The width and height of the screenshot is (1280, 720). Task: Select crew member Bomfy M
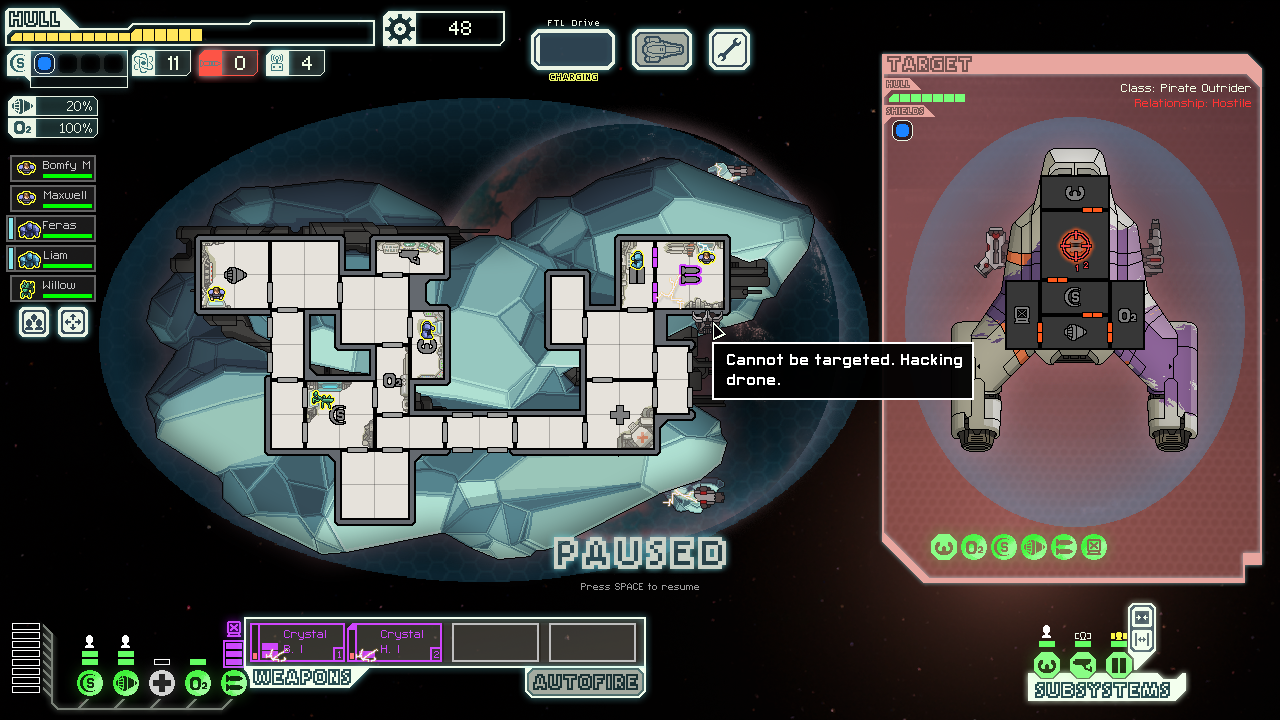[x=54, y=168]
